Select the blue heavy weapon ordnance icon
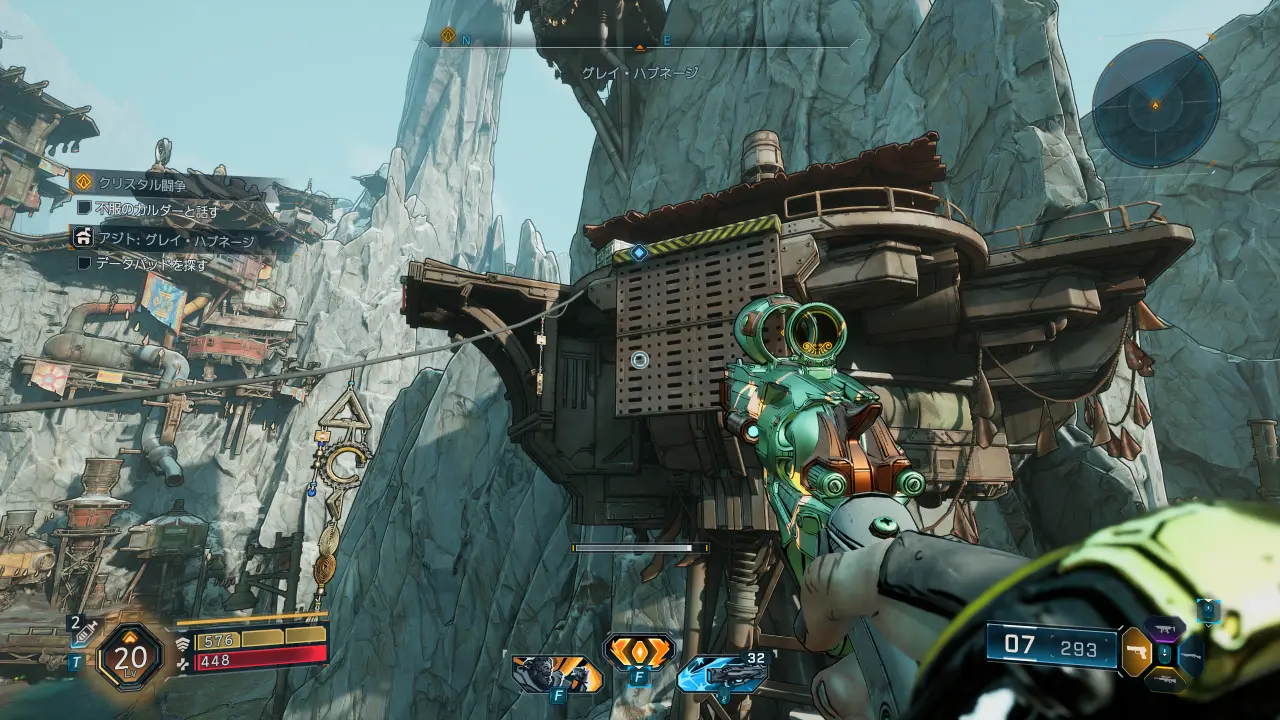 722,674
